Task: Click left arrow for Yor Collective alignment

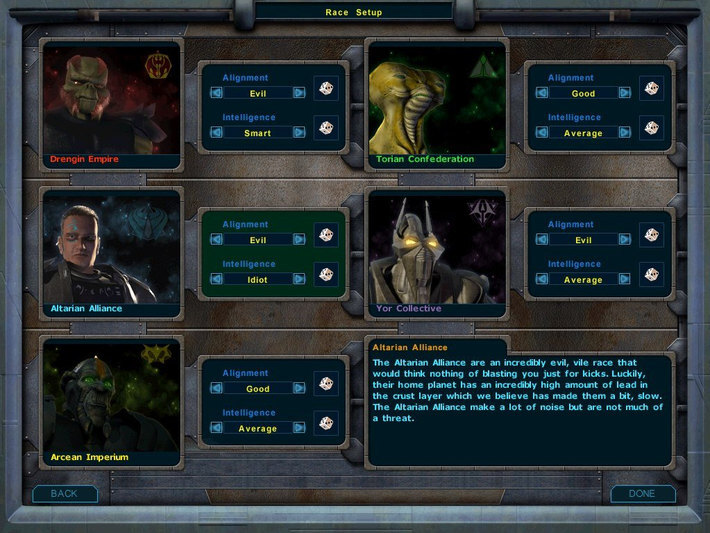Action: 542,240
